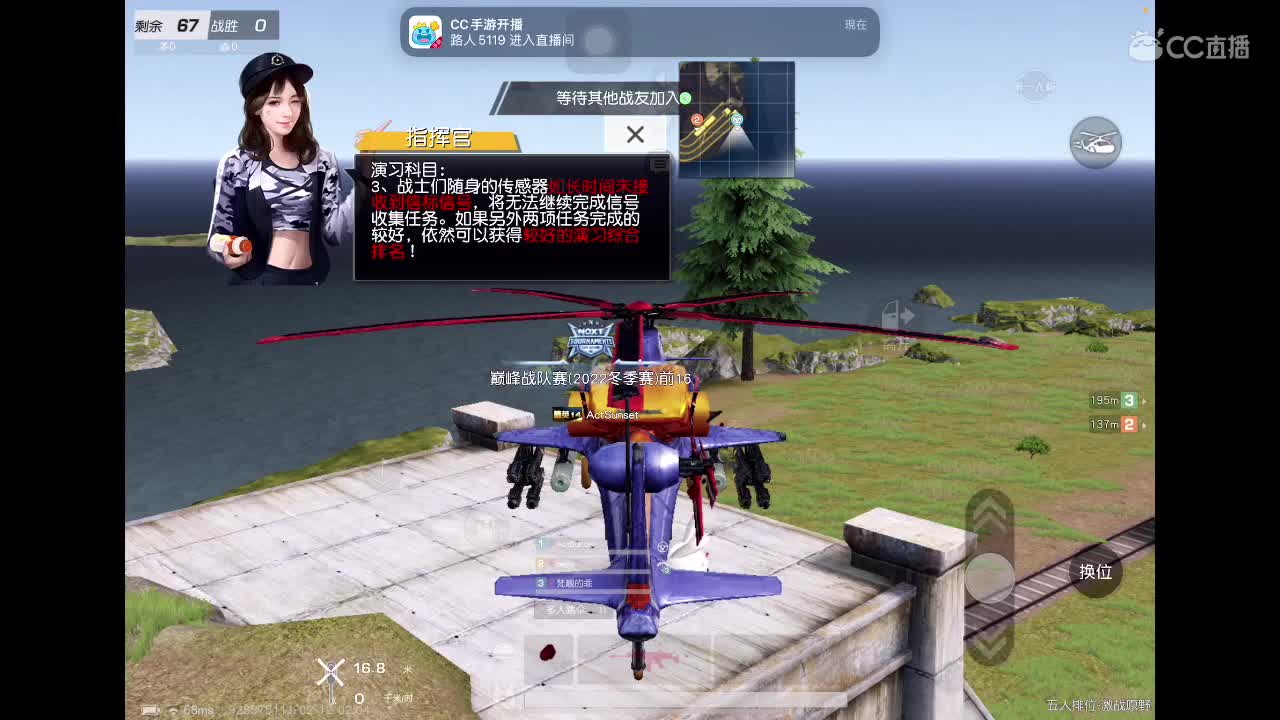Open the chat message icon near the ping display
Image resolution: width=1280 pixels, height=720 pixels.
[x=150, y=709]
